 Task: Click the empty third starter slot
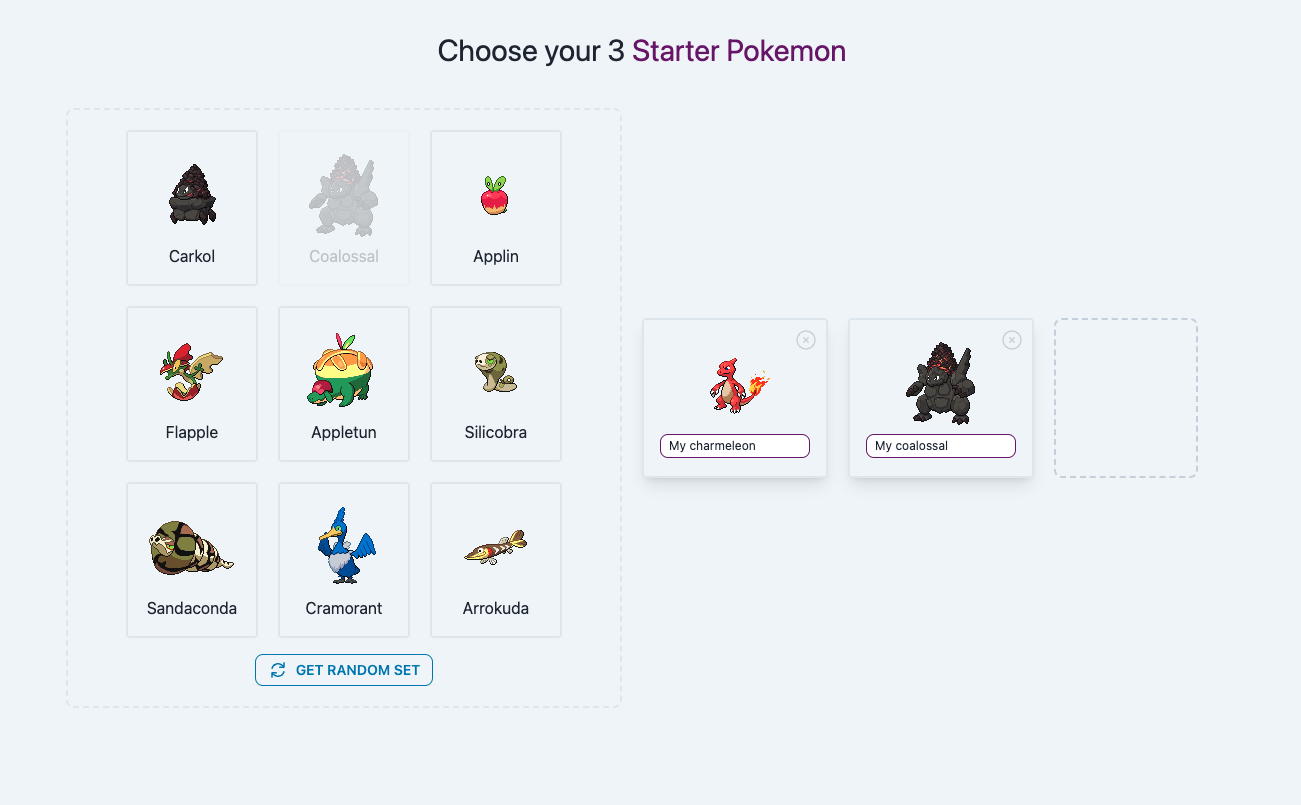(1125, 398)
